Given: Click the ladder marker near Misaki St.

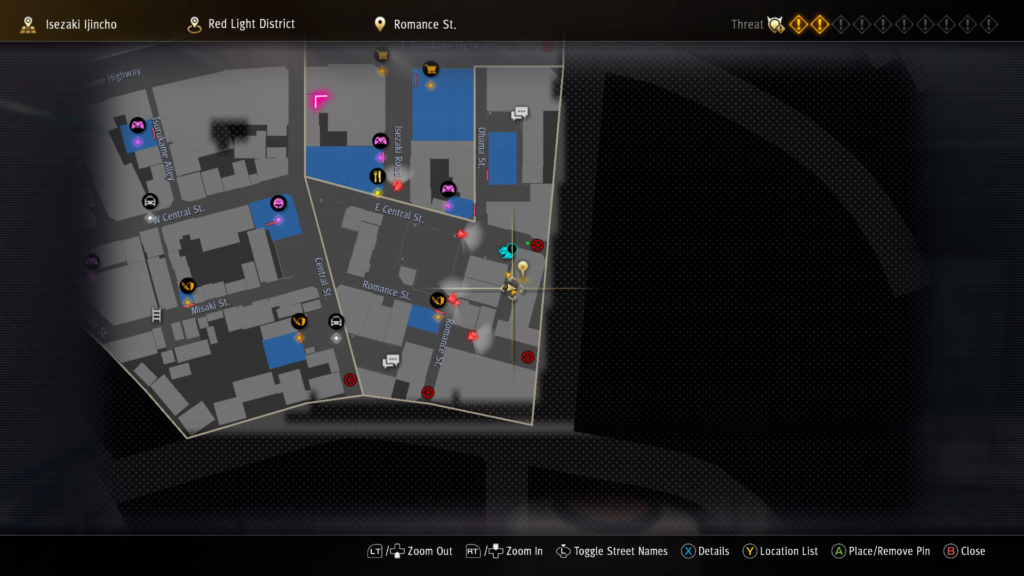Looking at the screenshot, I should 156,314.
